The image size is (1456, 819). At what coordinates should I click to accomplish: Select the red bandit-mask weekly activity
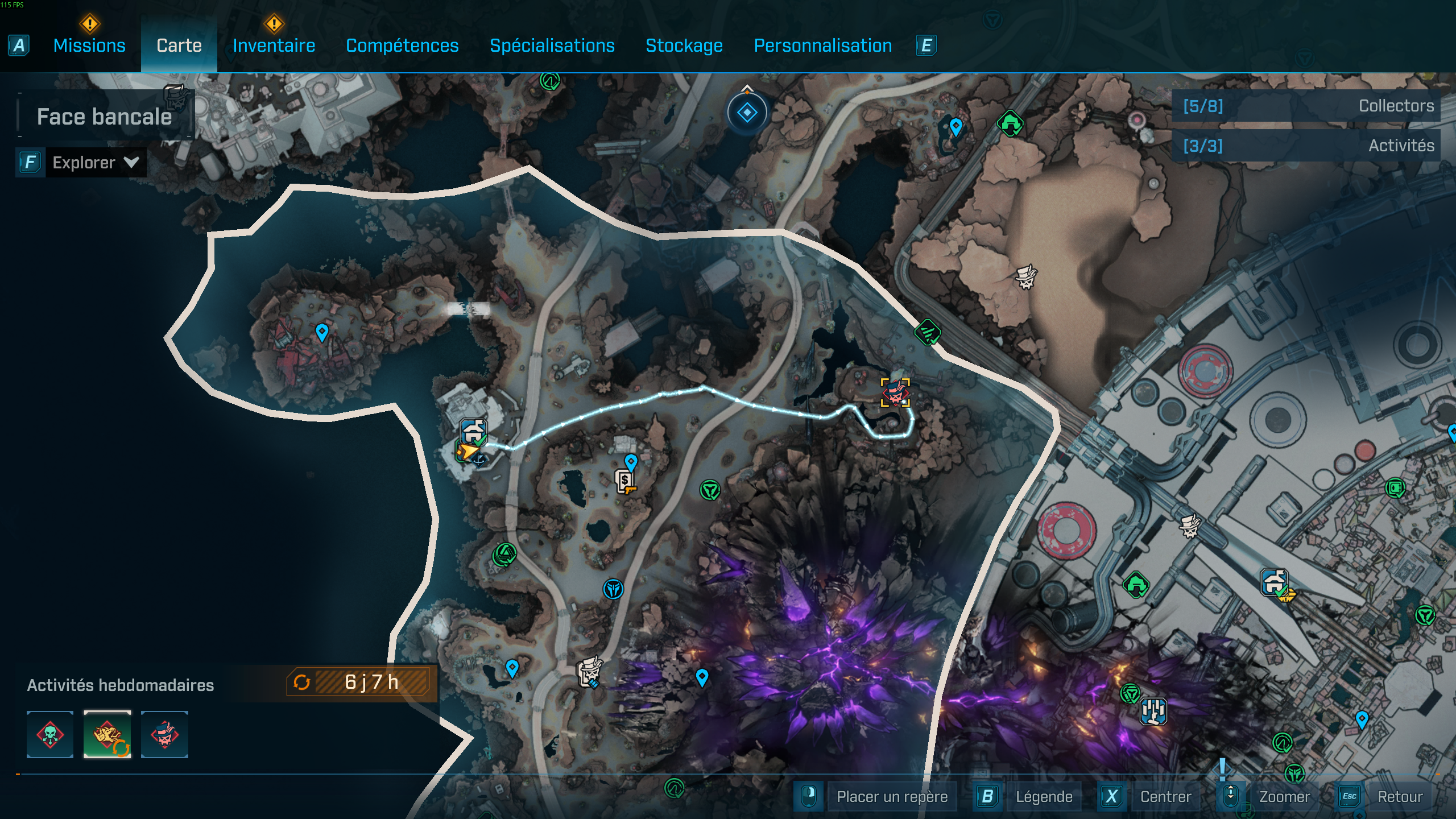click(x=164, y=734)
